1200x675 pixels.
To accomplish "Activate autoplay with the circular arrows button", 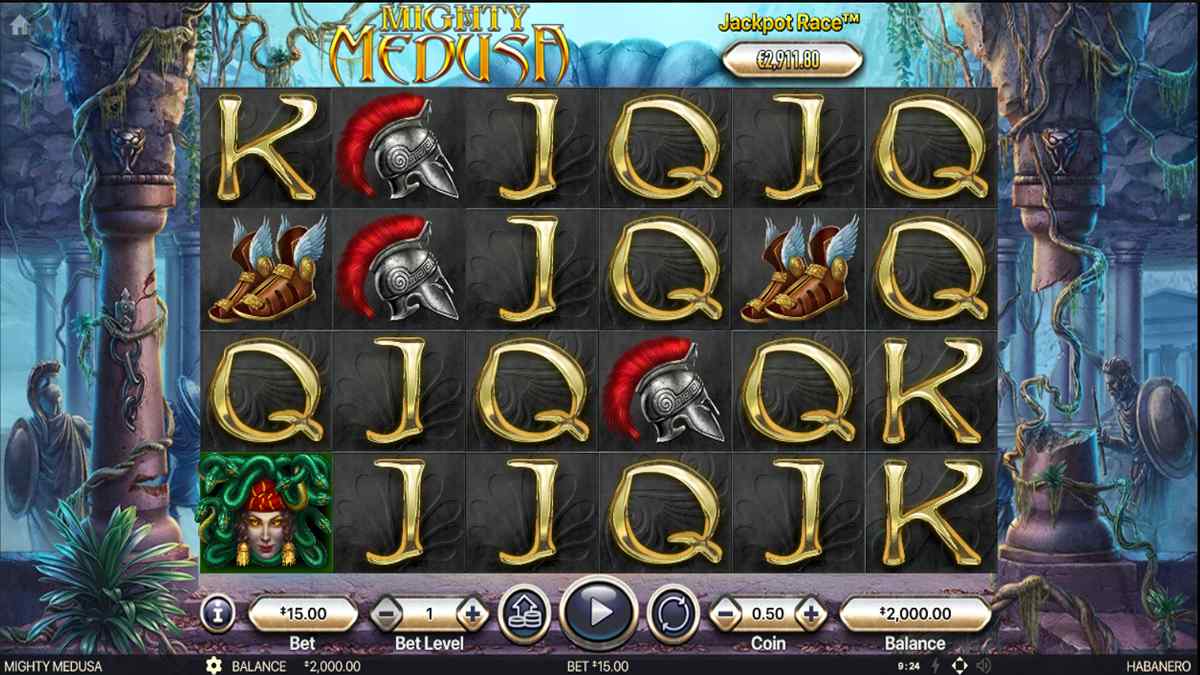I will click(x=672, y=612).
